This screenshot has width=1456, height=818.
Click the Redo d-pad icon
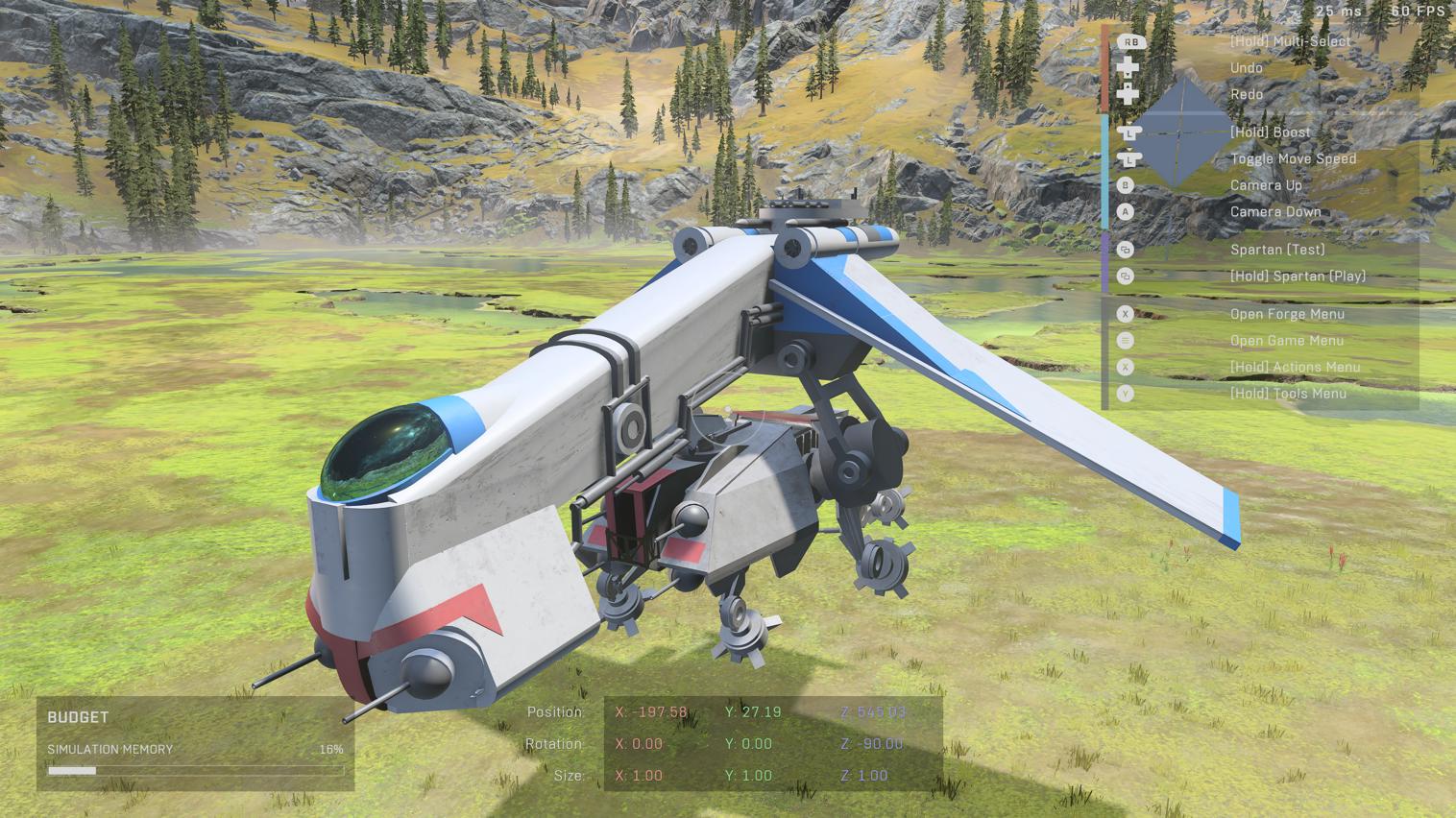click(x=1128, y=94)
